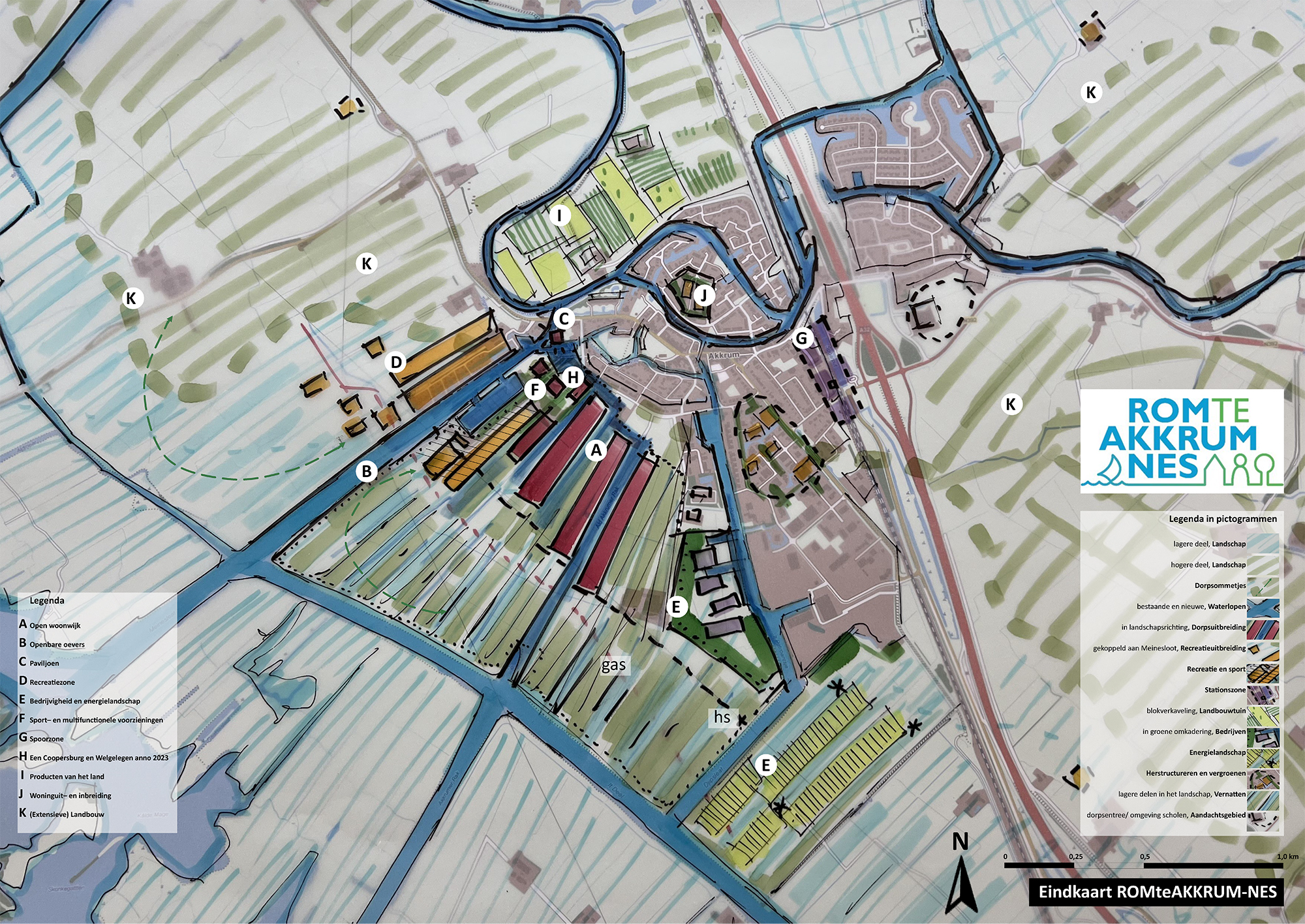The image size is (1305, 924).
Task: Select the 'Open woonwijk' legend entry
Action: pos(55,625)
